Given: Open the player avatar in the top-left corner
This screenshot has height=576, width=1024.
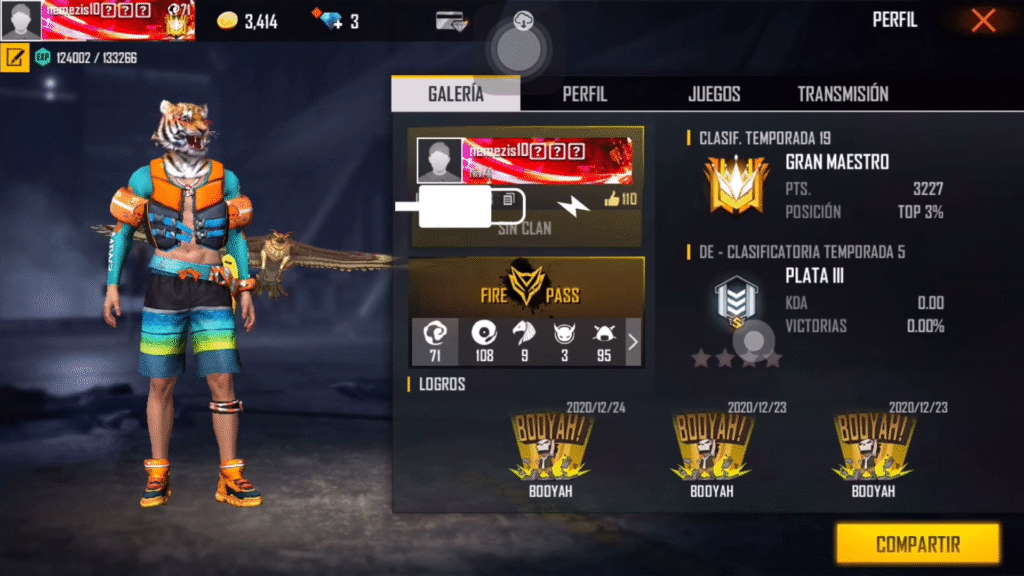Looking at the screenshot, I should tap(21, 21).
